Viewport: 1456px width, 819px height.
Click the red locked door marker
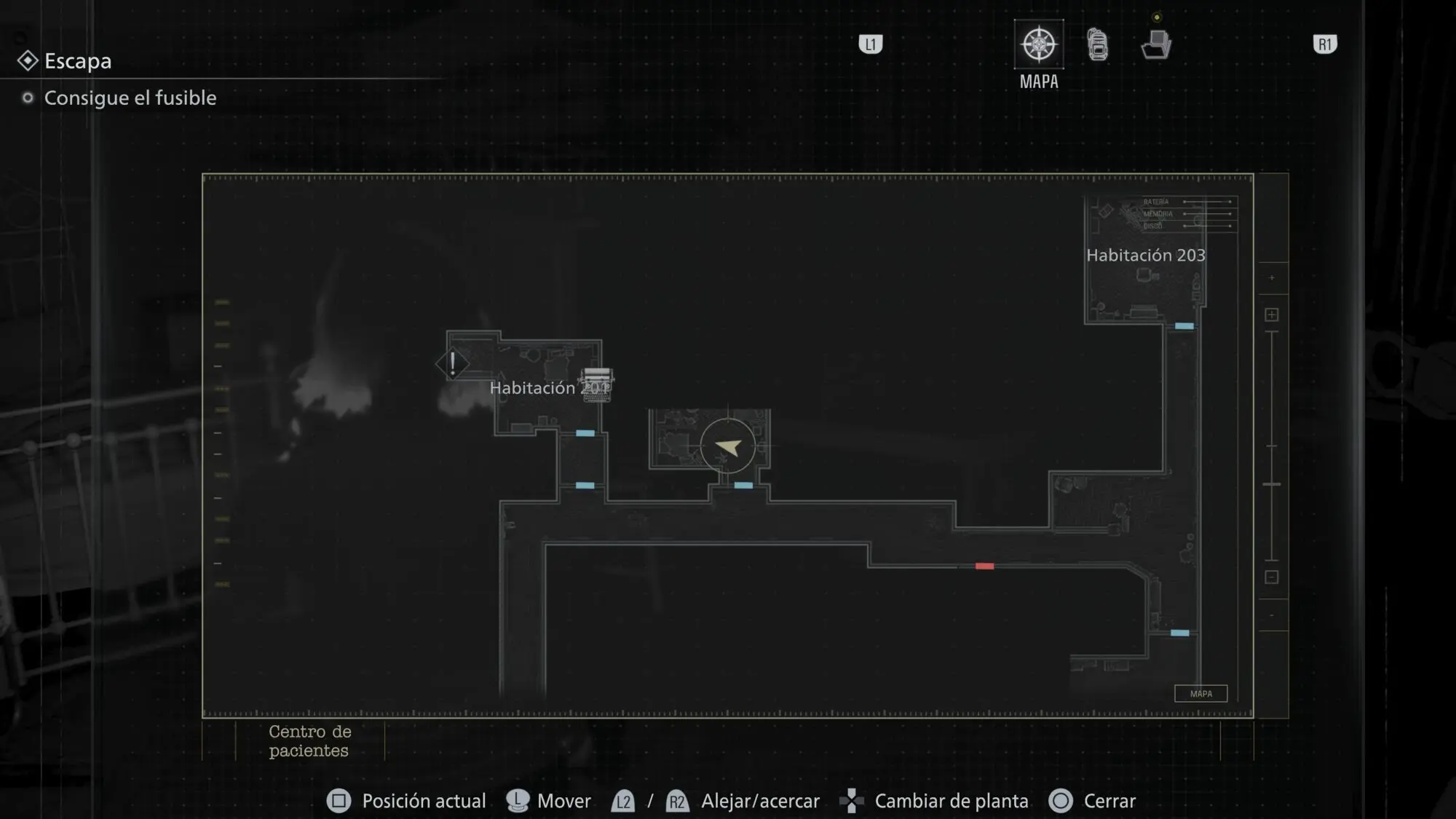(x=984, y=566)
